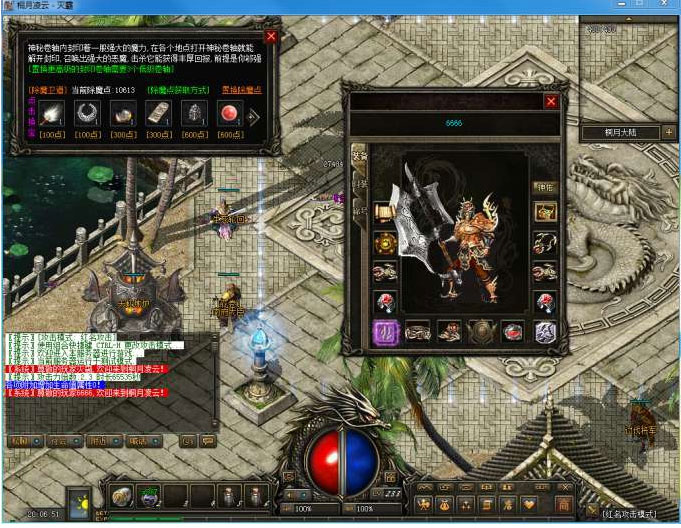Close the mysterious scroll shop panel
Image resolution: width=681 pixels, height=528 pixels.
tap(271, 37)
